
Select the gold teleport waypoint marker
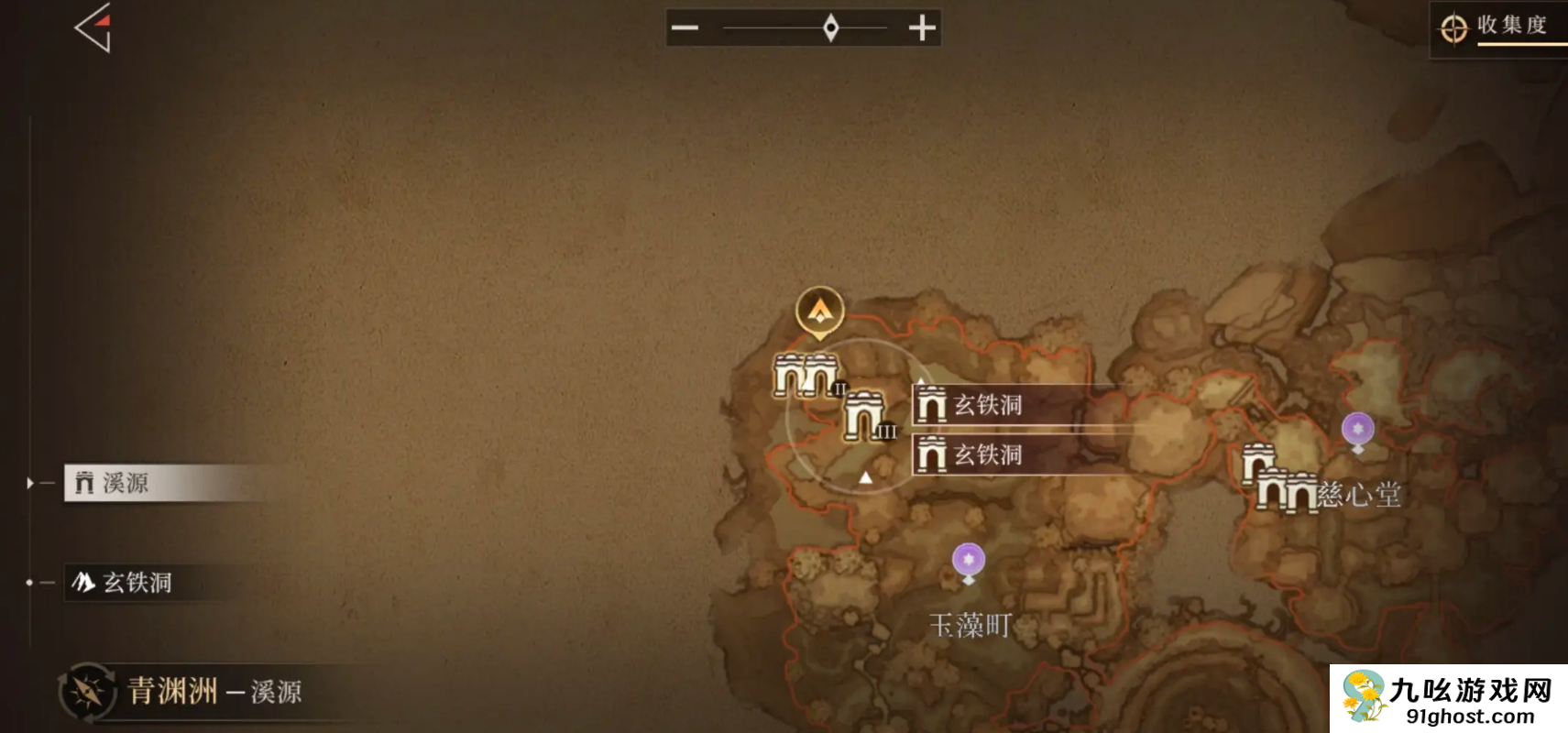click(819, 312)
